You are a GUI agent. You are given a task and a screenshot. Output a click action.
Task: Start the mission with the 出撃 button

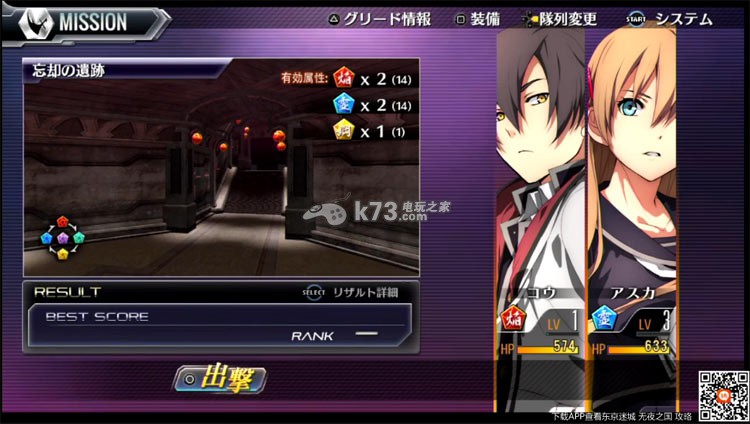pyautogui.click(x=220, y=379)
